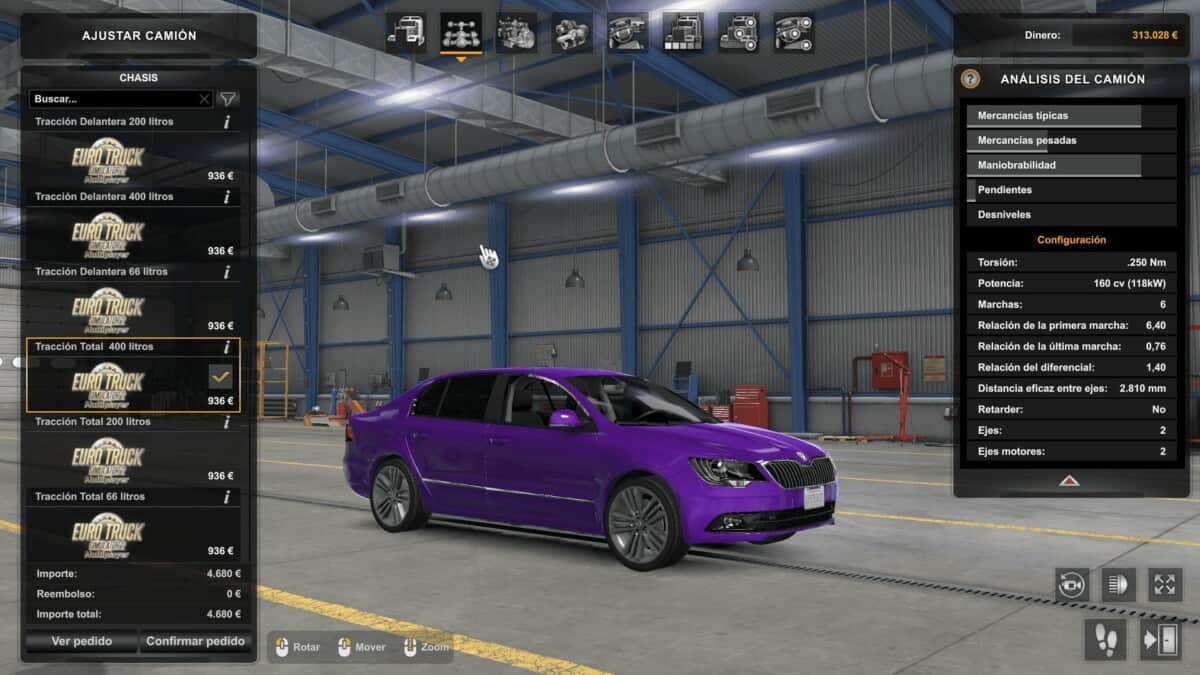Choose Tracción Delantera 400 litros chassis
The image size is (1200, 675).
click(132, 235)
